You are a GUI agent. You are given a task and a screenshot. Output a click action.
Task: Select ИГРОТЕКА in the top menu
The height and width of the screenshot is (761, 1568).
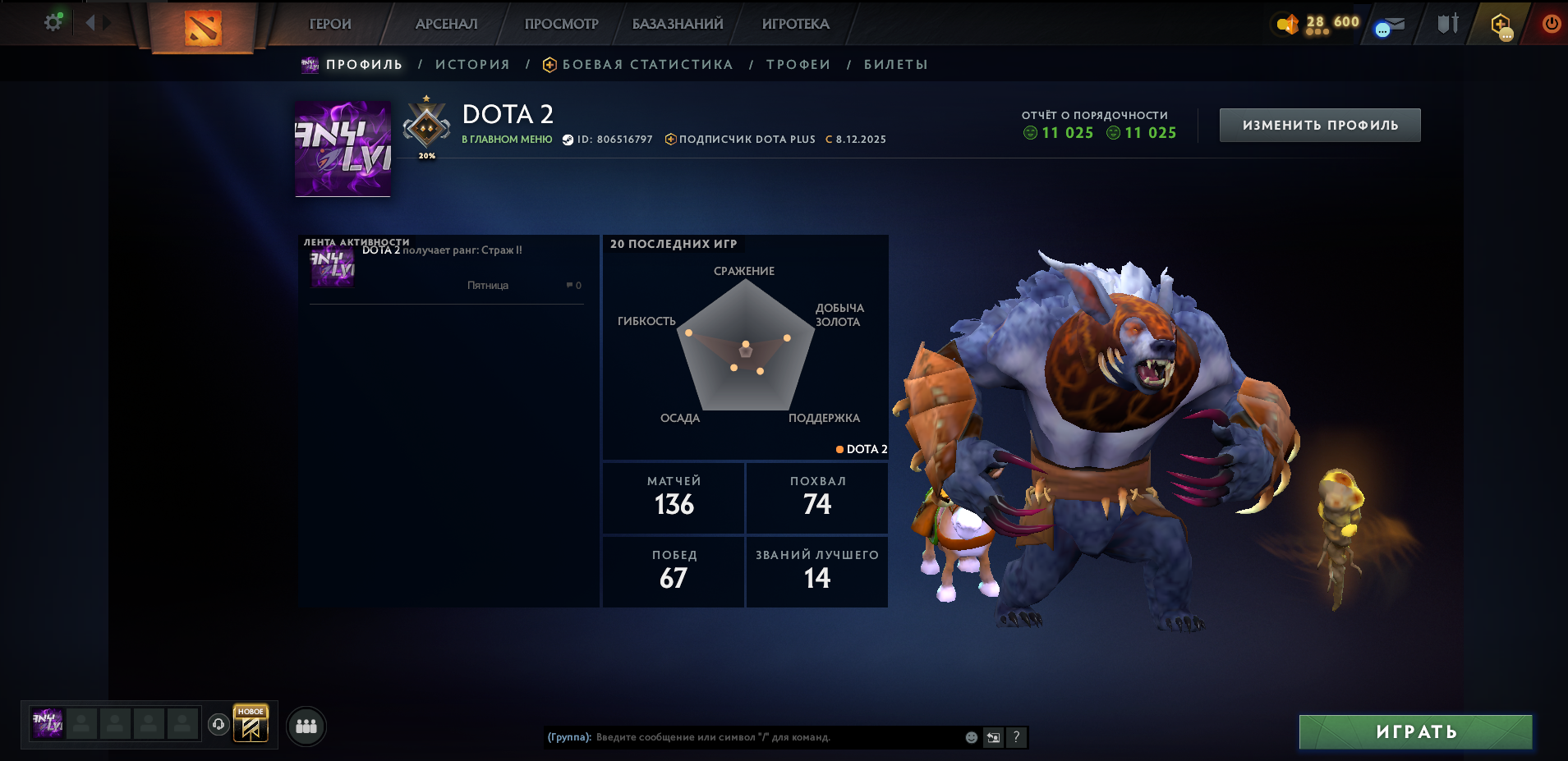click(x=795, y=25)
